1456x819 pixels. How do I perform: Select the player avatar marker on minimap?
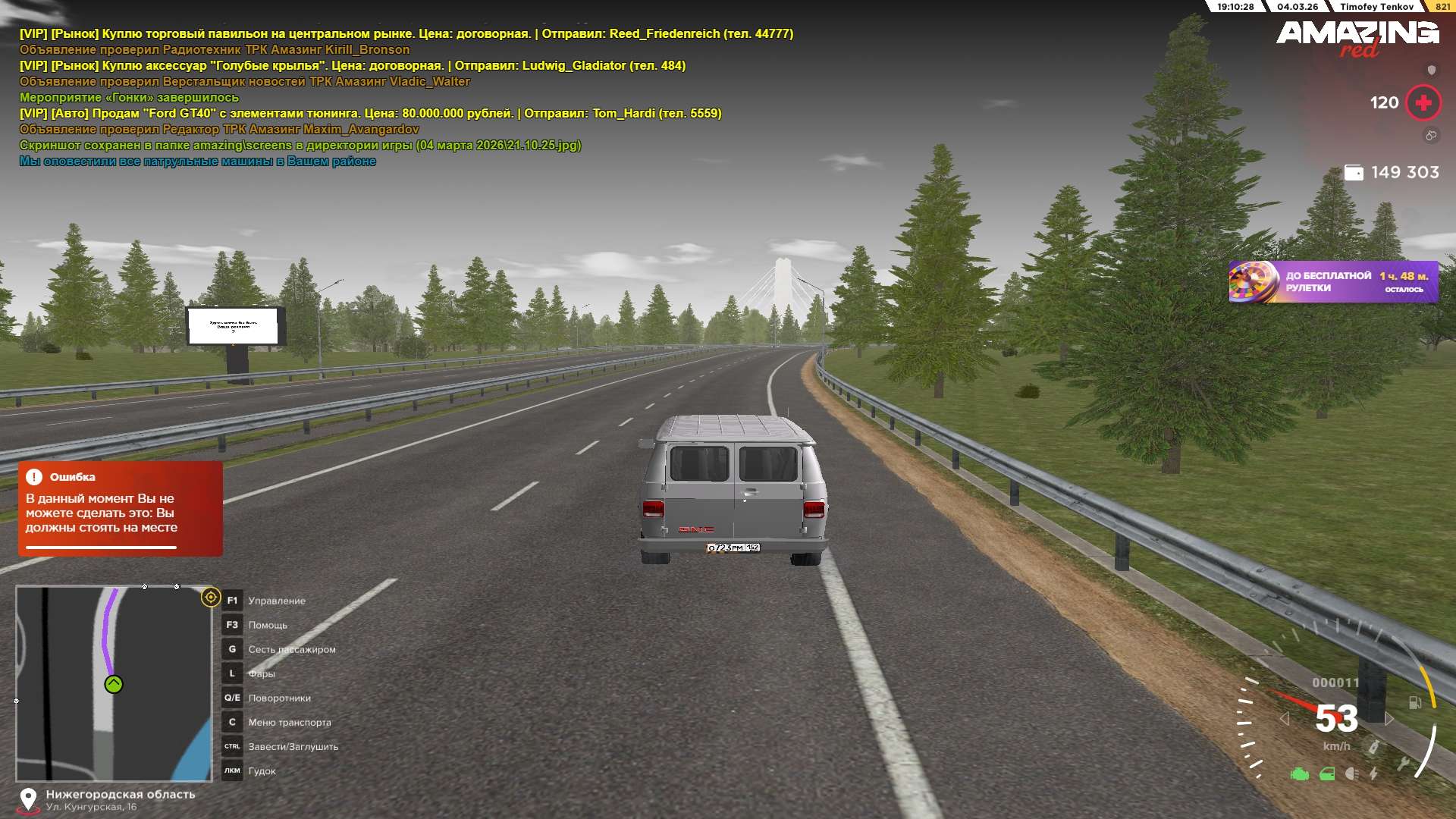(x=114, y=685)
